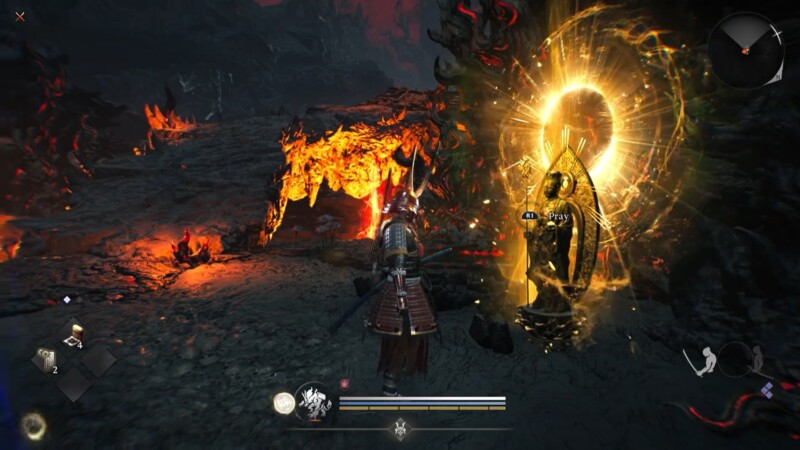Select the shortcut item slot with count 2
800x450 pixels.
[x=46, y=360]
